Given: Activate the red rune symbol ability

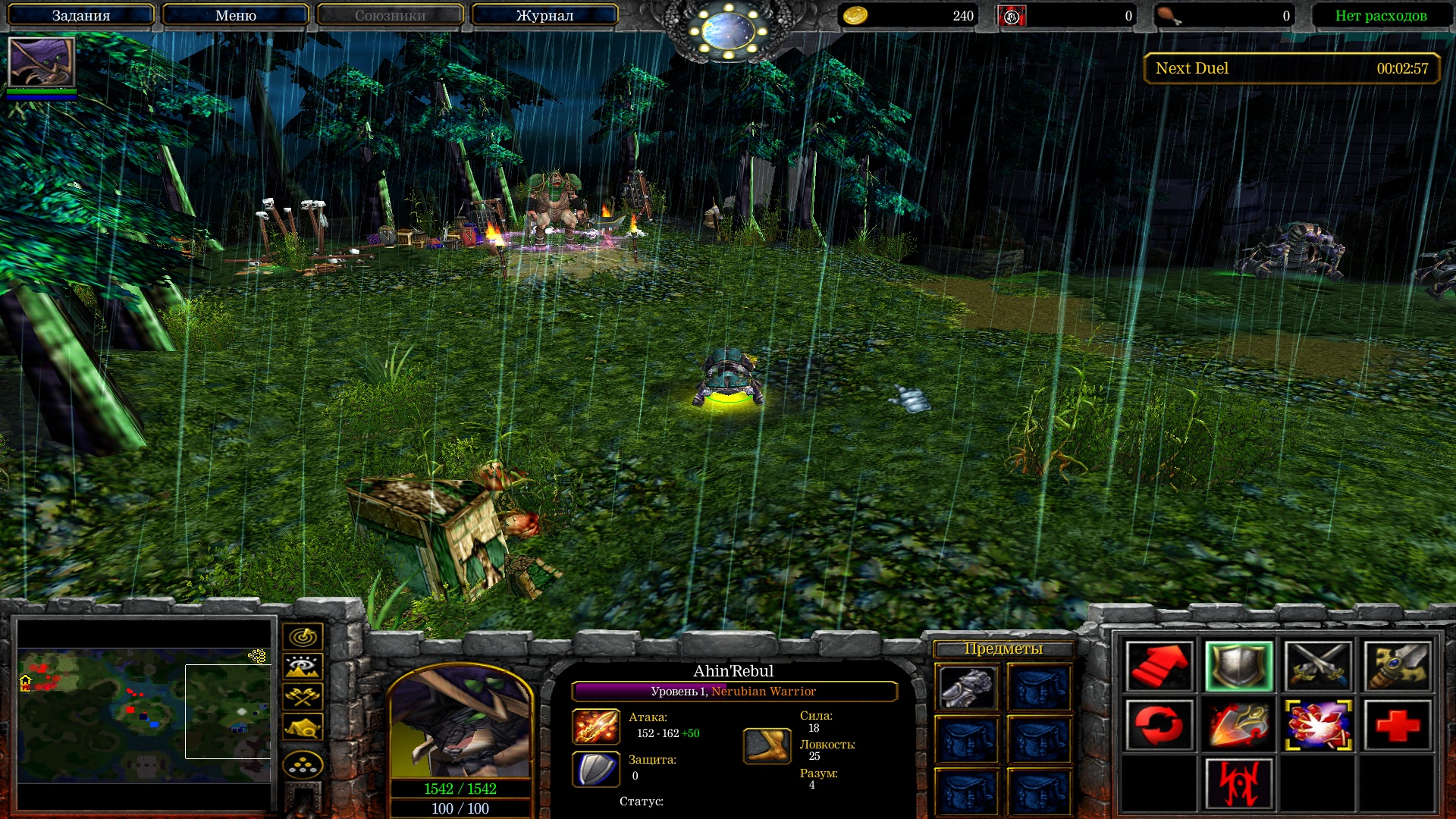Looking at the screenshot, I should click(1238, 783).
